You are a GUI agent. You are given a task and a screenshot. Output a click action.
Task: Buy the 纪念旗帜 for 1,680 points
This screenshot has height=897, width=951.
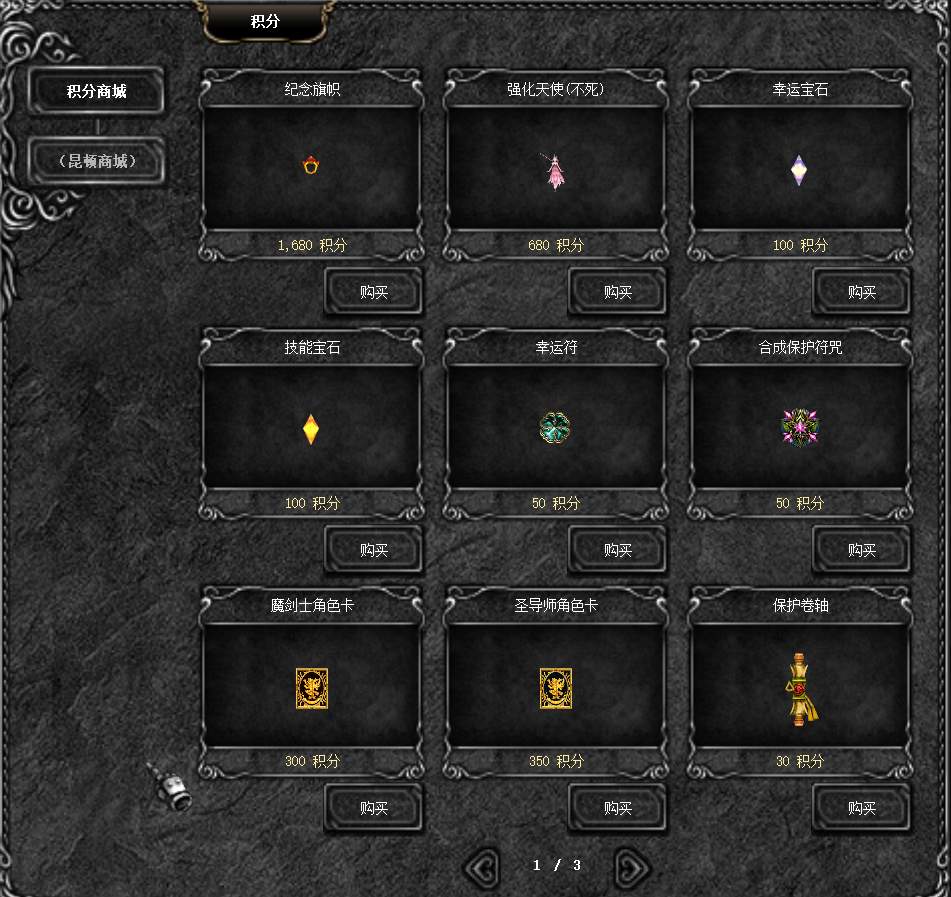pyautogui.click(x=374, y=293)
